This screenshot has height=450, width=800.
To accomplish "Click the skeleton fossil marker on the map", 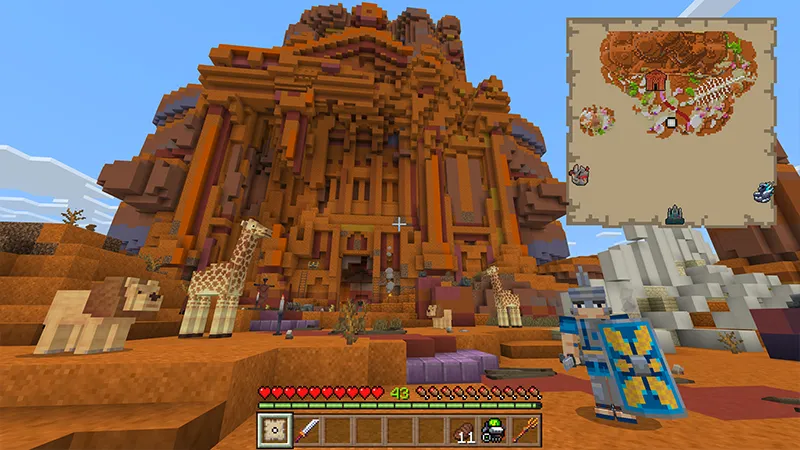I will coord(714,93).
